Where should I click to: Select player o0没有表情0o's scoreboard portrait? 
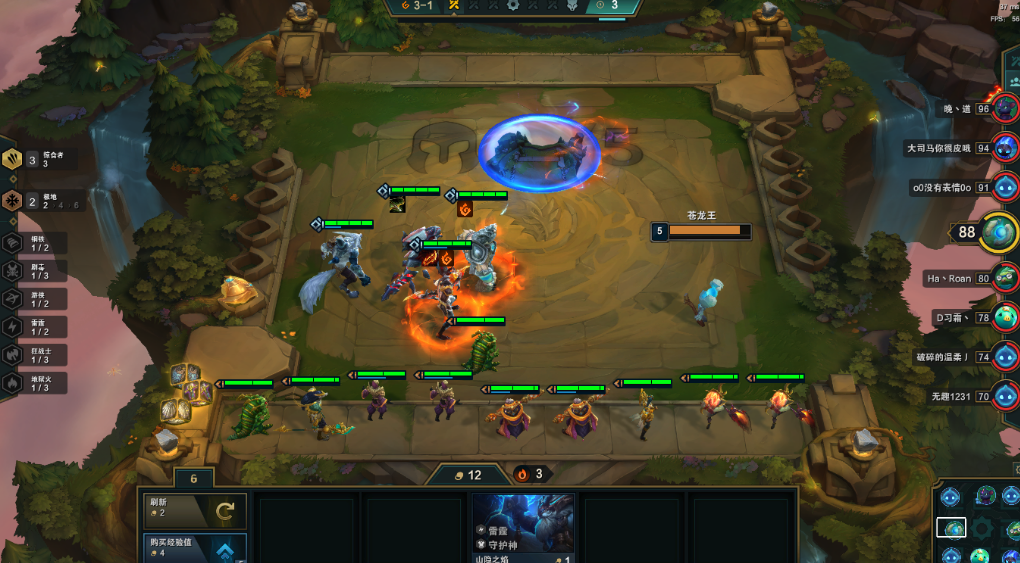pyautogui.click(x=1005, y=187)
